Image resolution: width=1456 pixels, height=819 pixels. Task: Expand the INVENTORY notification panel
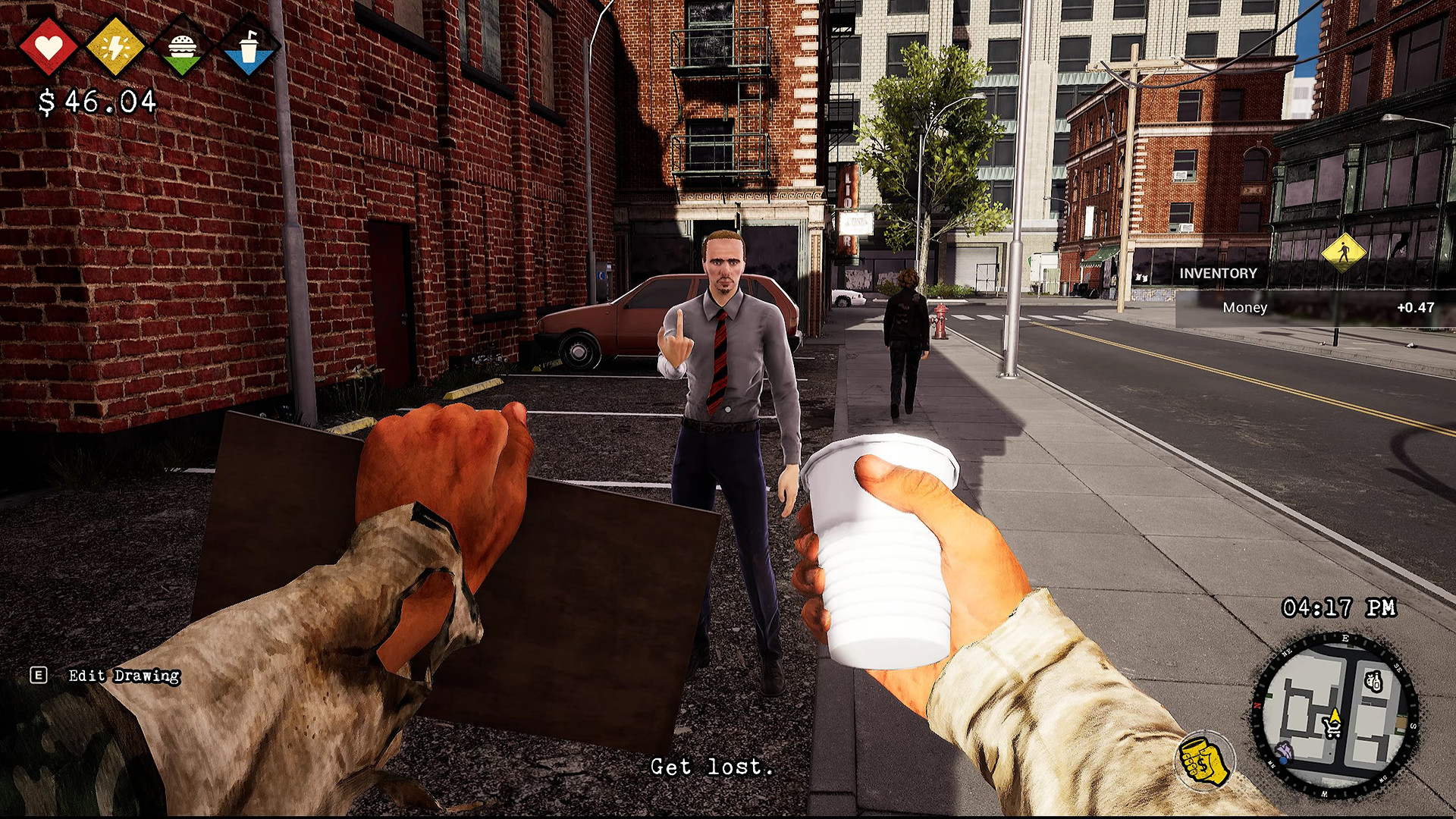coord(1217,273)
